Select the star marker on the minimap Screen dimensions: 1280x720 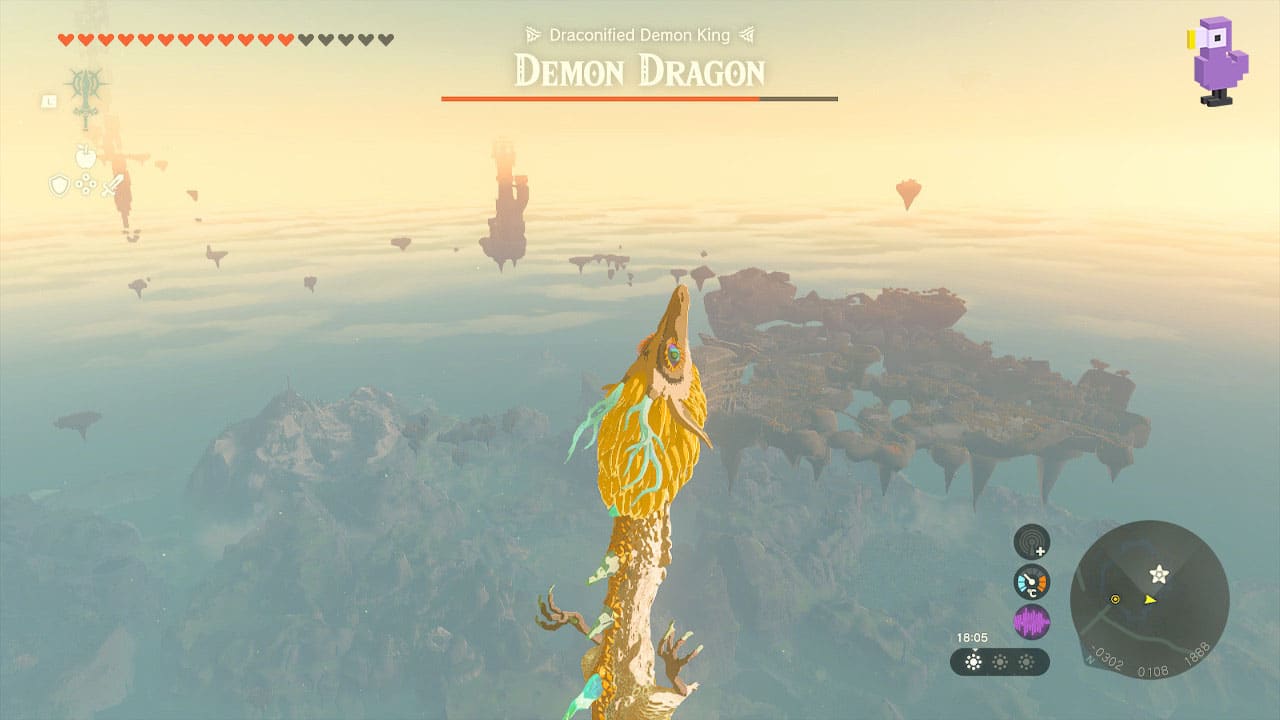point(1156,575)
